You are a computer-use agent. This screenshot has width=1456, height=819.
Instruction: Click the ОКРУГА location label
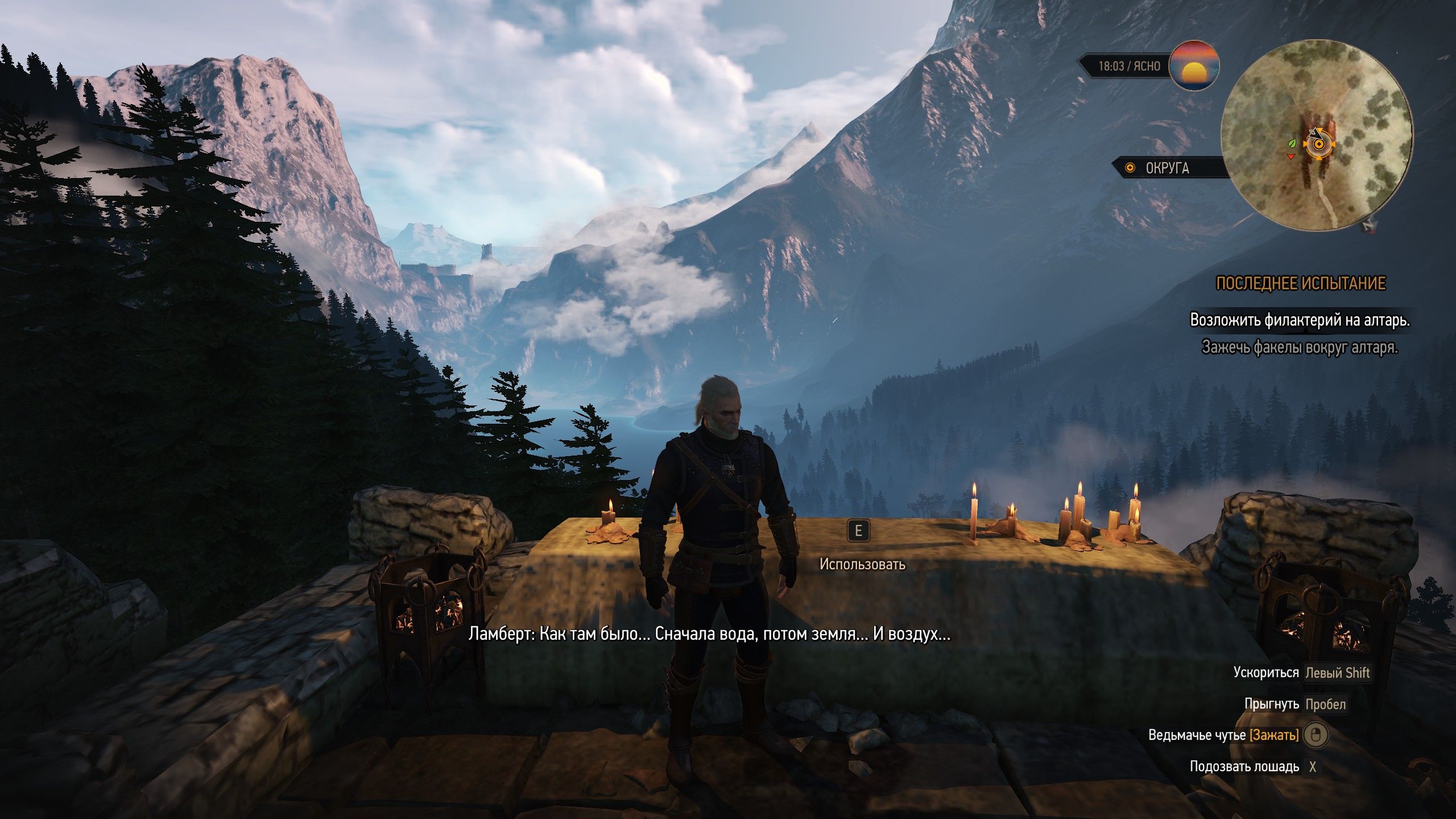[x=1167, y=168]
